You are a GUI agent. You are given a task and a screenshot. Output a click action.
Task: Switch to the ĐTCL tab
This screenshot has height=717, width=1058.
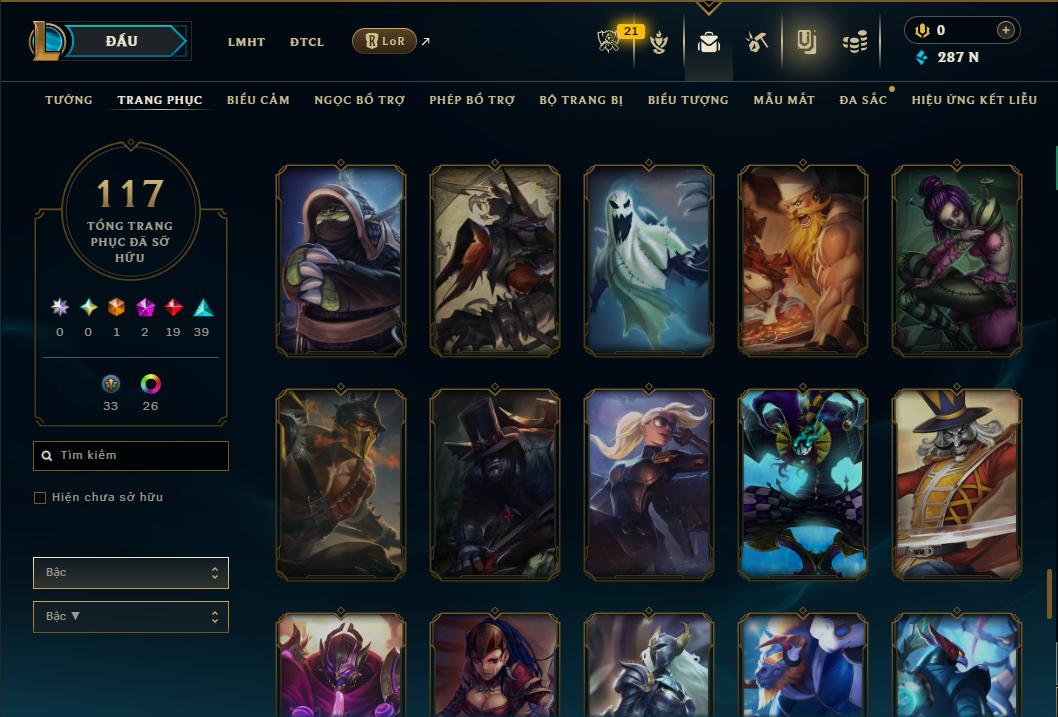pyautogui.click(x=307, y=42)
